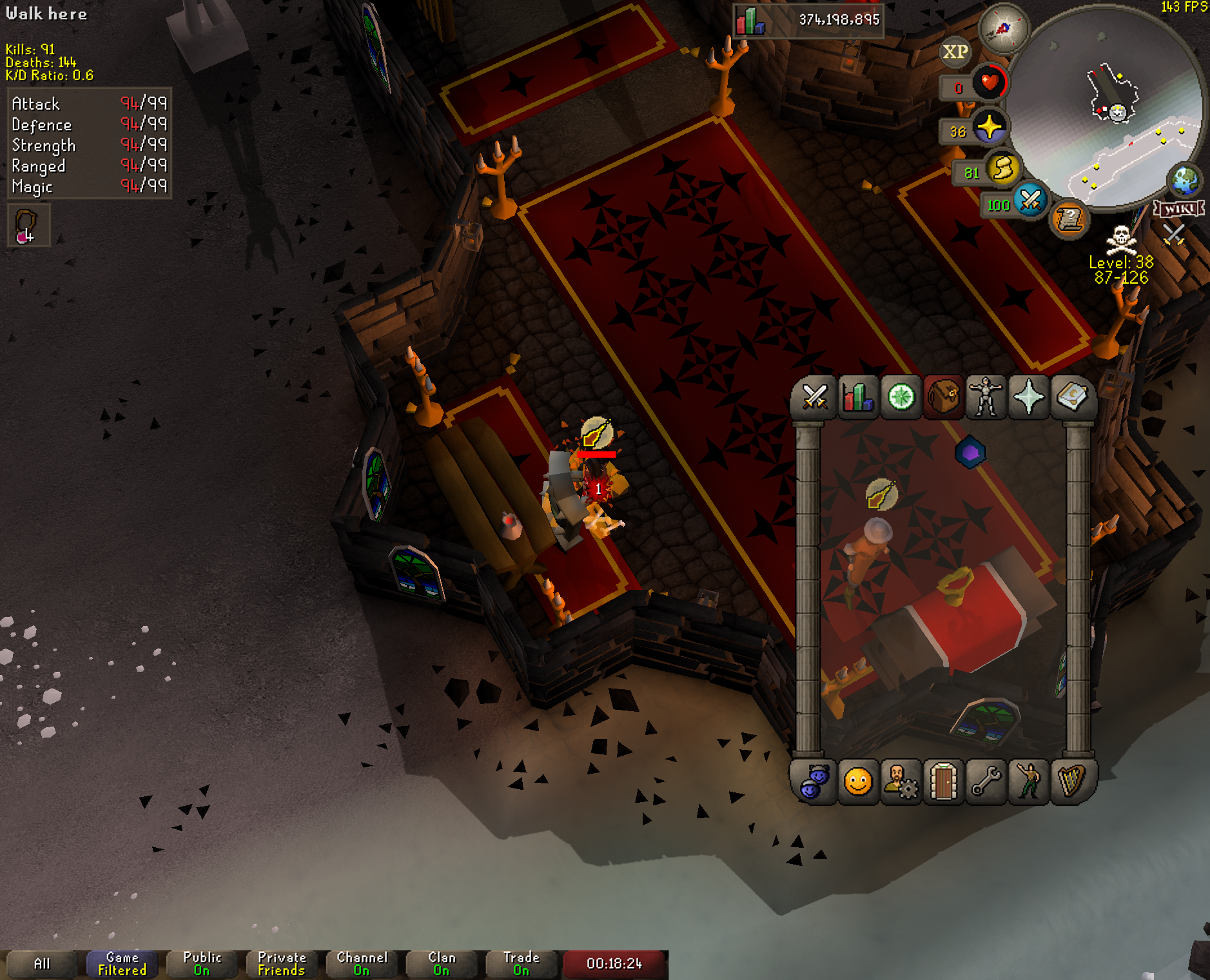The image size is (1210, 980).
Task: Open the Logout door tab
Action: [943, 782]
